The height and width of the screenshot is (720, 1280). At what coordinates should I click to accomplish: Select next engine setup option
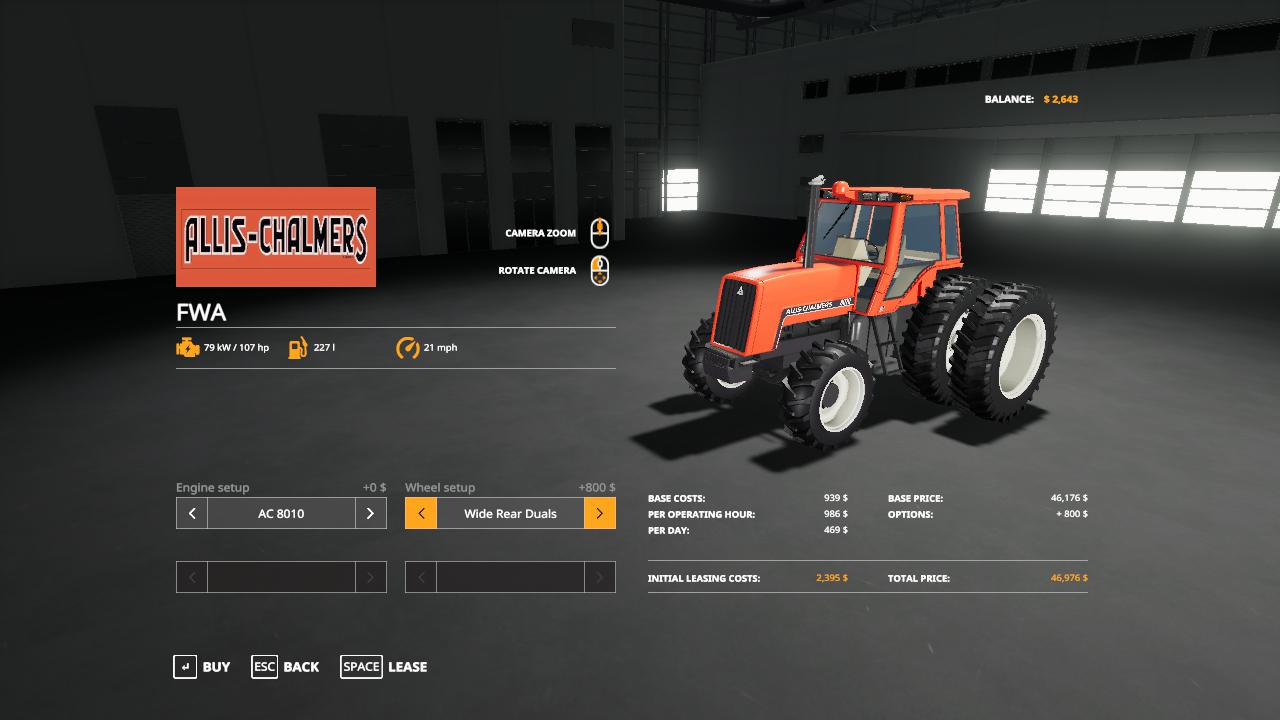(370, 513)
